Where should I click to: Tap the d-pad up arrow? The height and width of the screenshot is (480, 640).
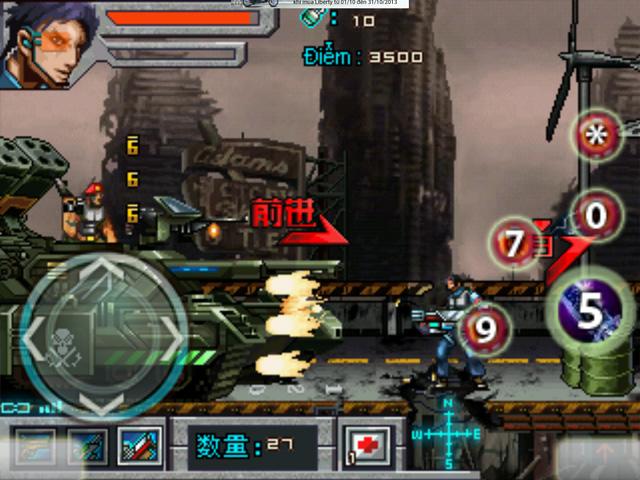coord(101,271)
